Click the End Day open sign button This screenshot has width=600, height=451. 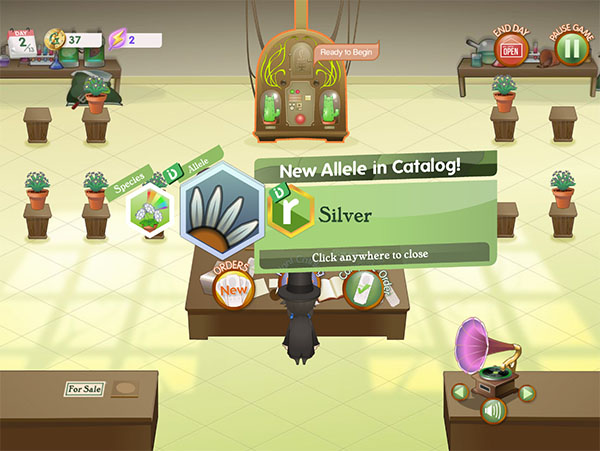click(x=512, y=49)
